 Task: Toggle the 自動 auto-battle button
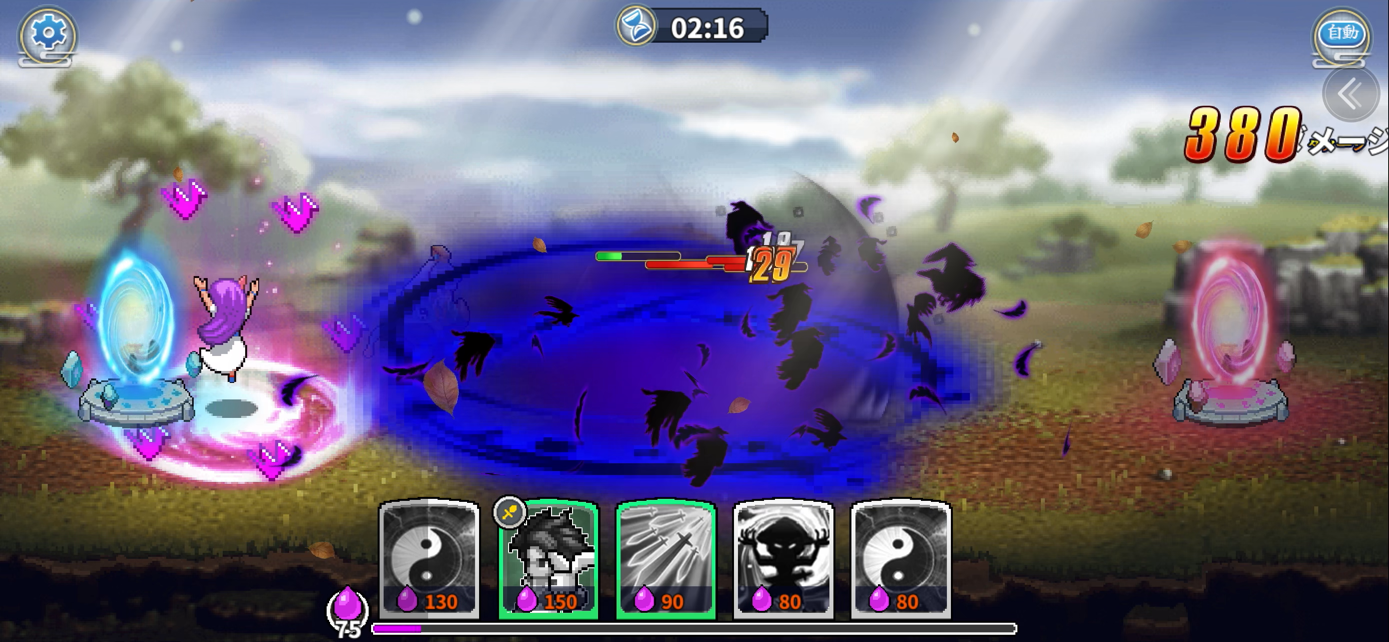[x=1341, y=33]
